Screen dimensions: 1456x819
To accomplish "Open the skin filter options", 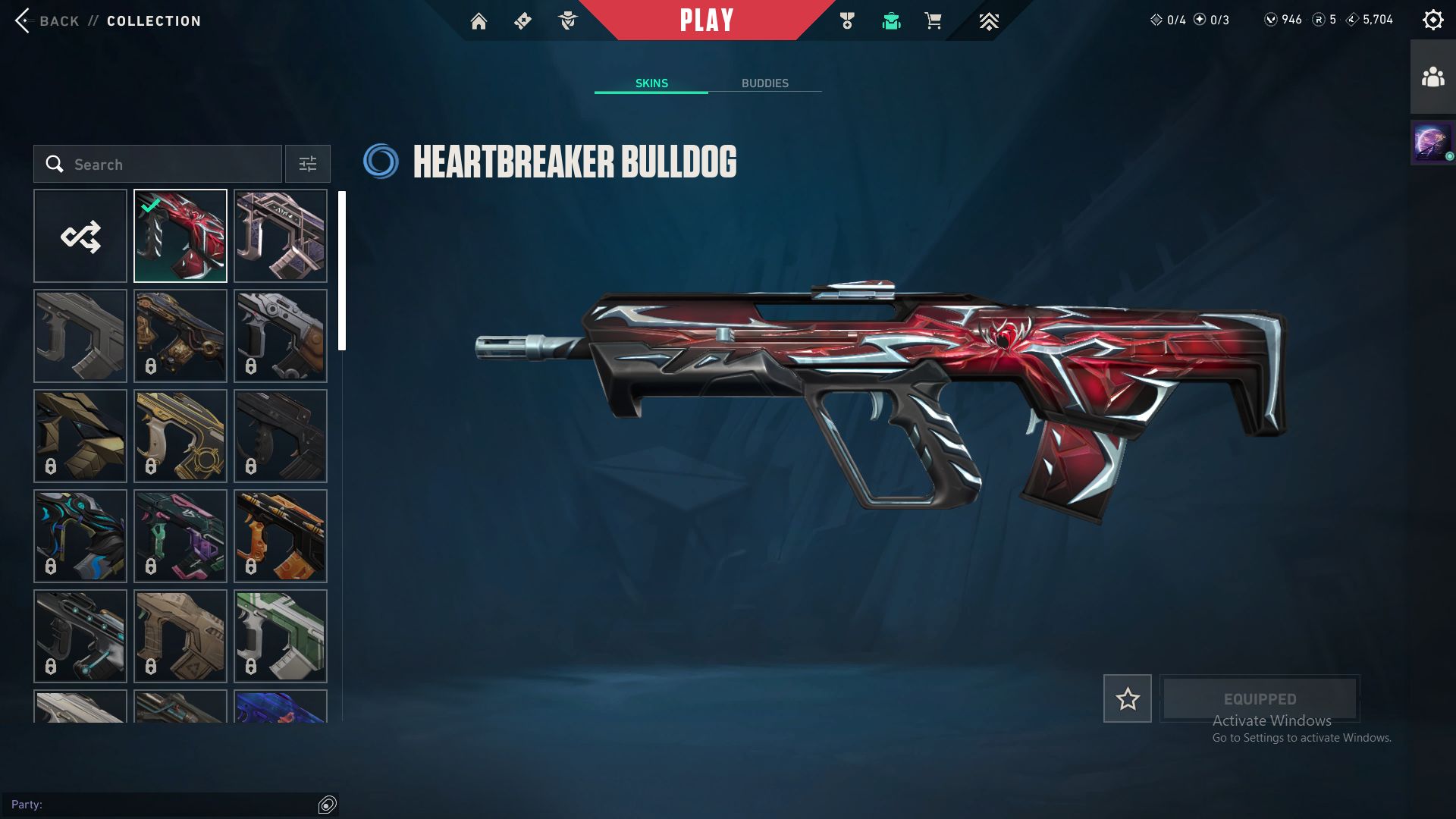I will 308,165.
